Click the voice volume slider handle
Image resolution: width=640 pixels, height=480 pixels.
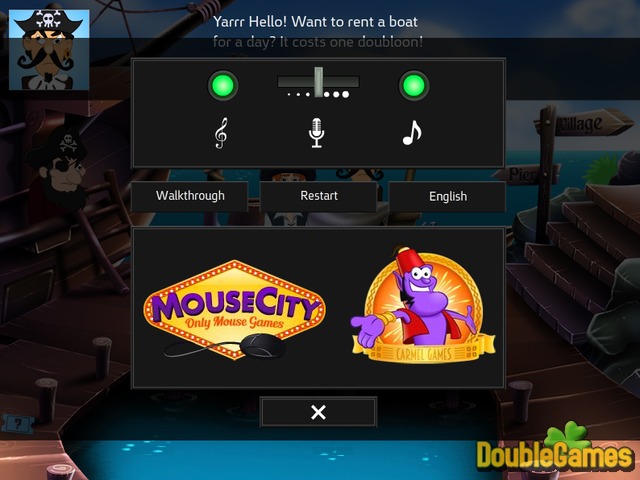[x=319, y=82]
